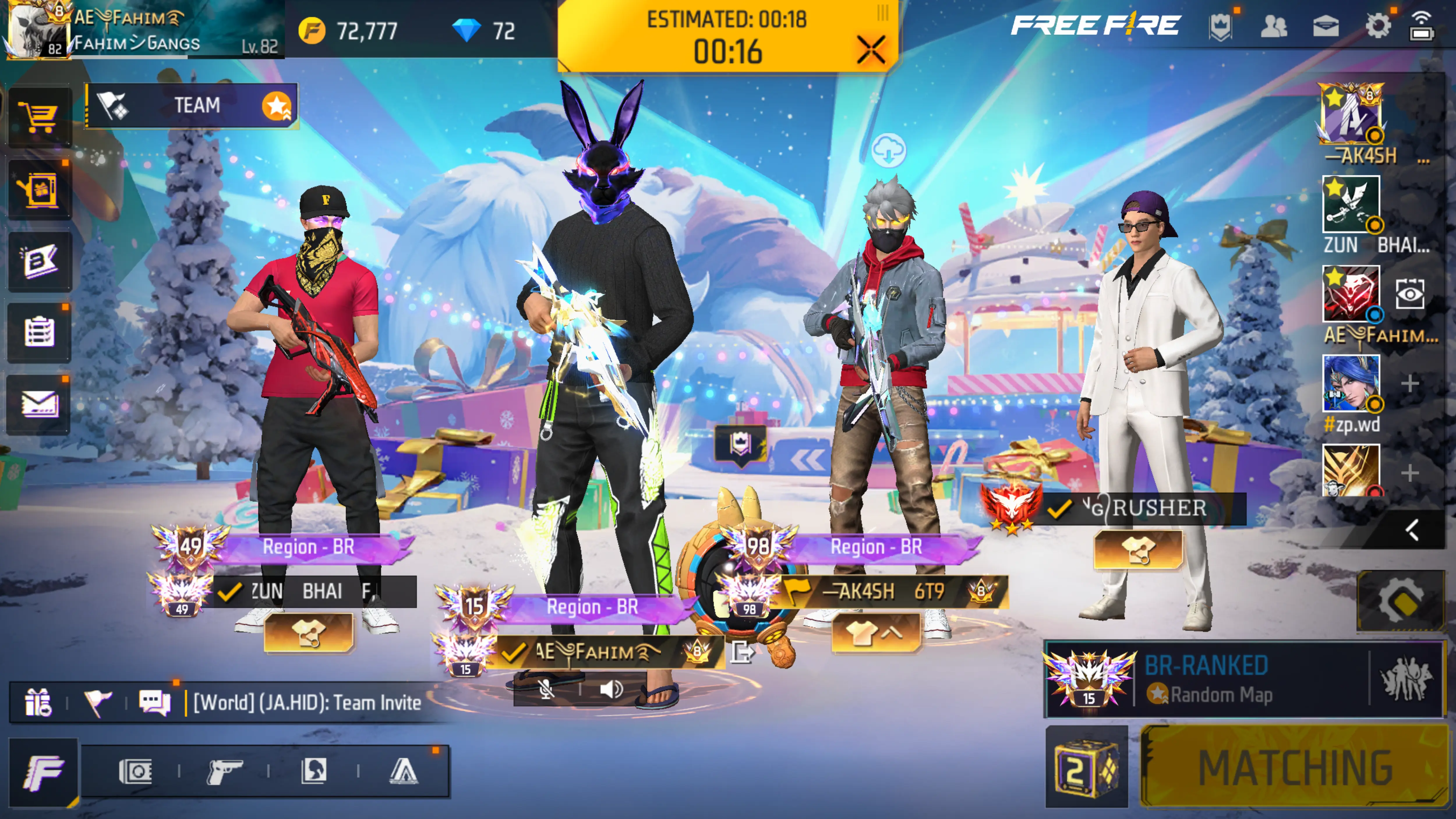Click the blue diamond currency
The image size is (1456, 819).
466,31
